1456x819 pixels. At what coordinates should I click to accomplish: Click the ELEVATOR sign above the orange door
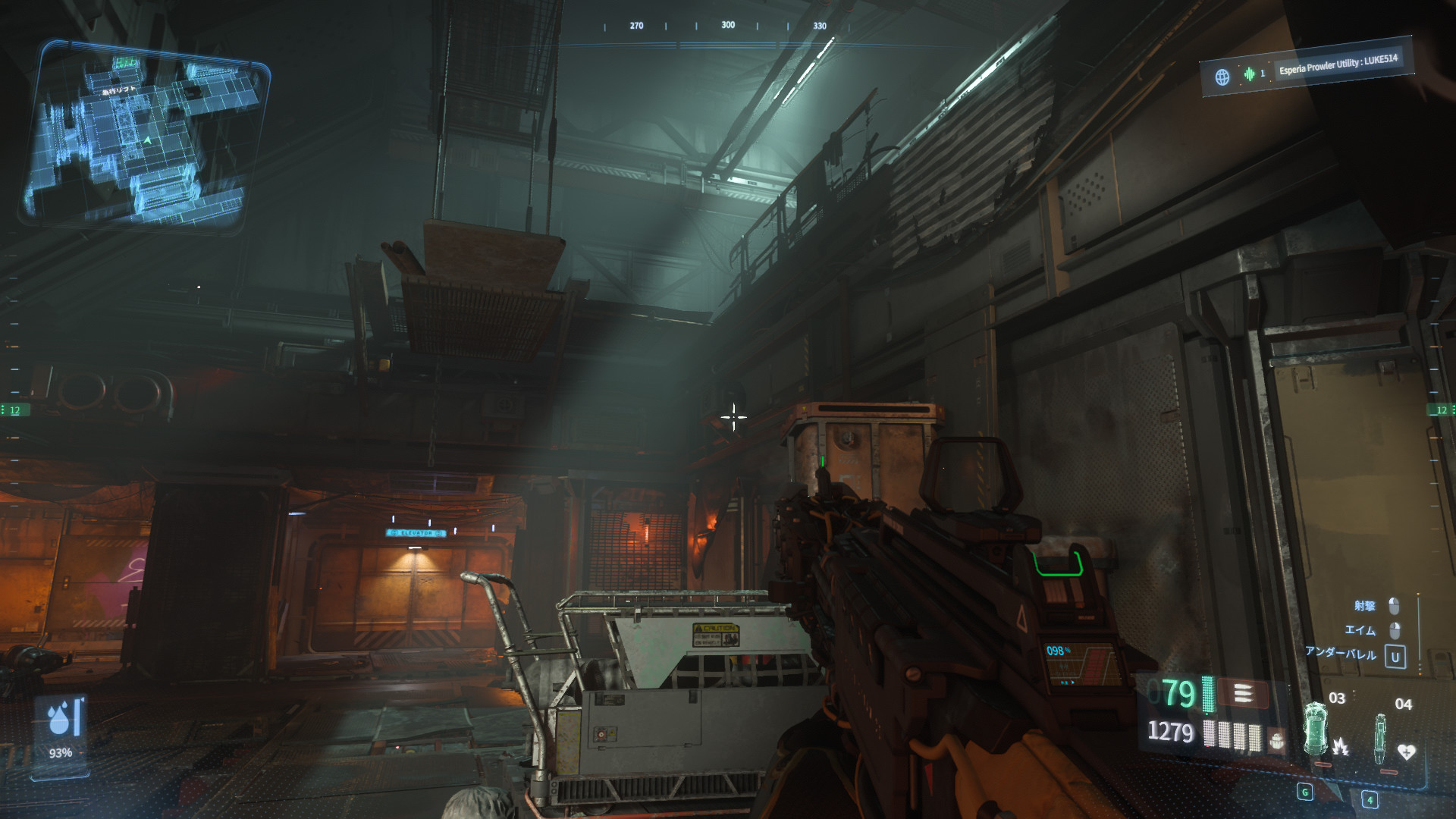(x=416, y=534)
